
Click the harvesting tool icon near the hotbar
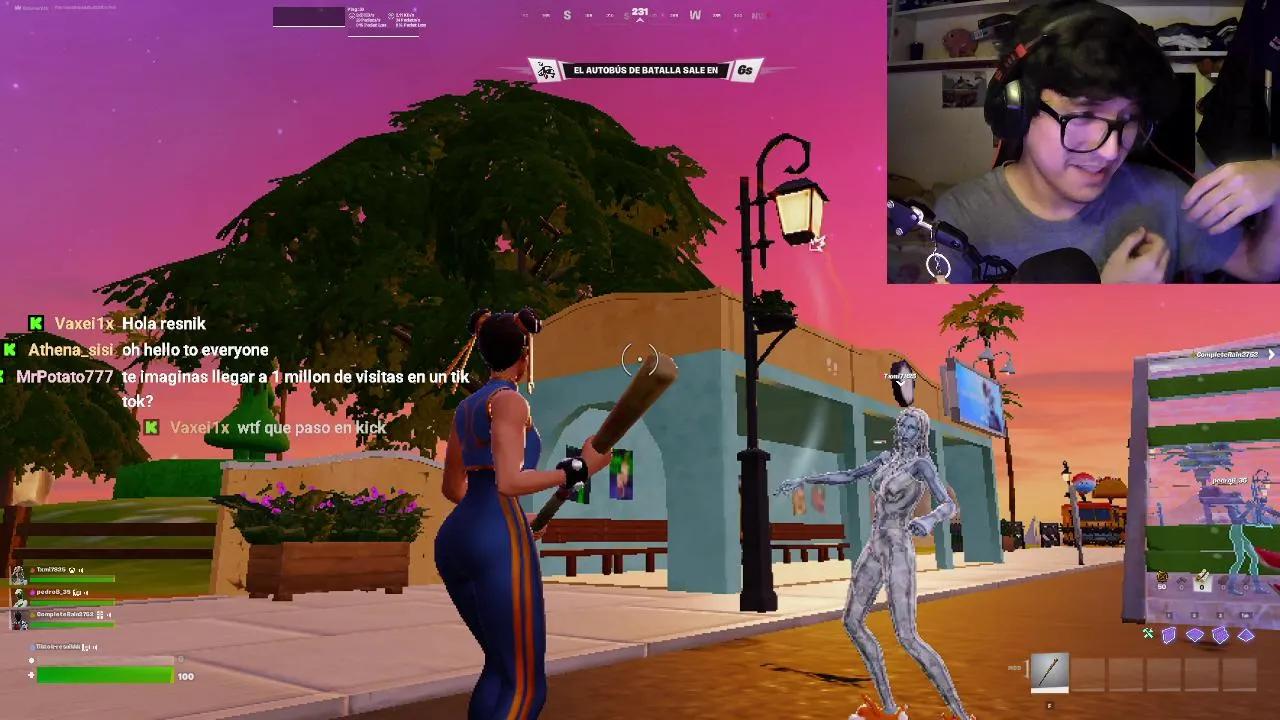pos(1147,634)
